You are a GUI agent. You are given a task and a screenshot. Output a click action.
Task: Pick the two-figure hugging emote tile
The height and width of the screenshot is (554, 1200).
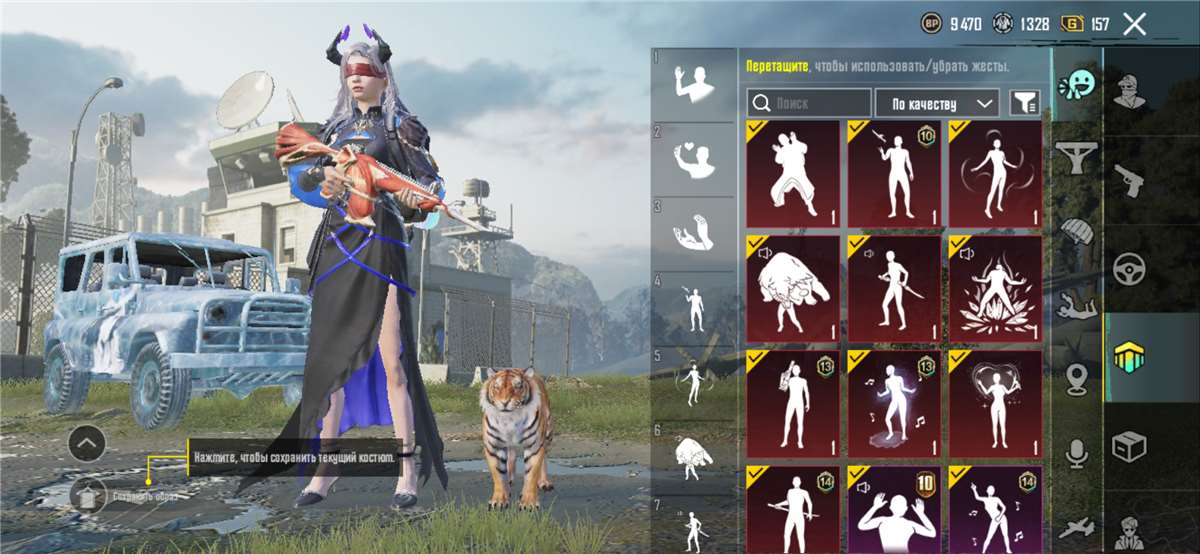point(793,175)
